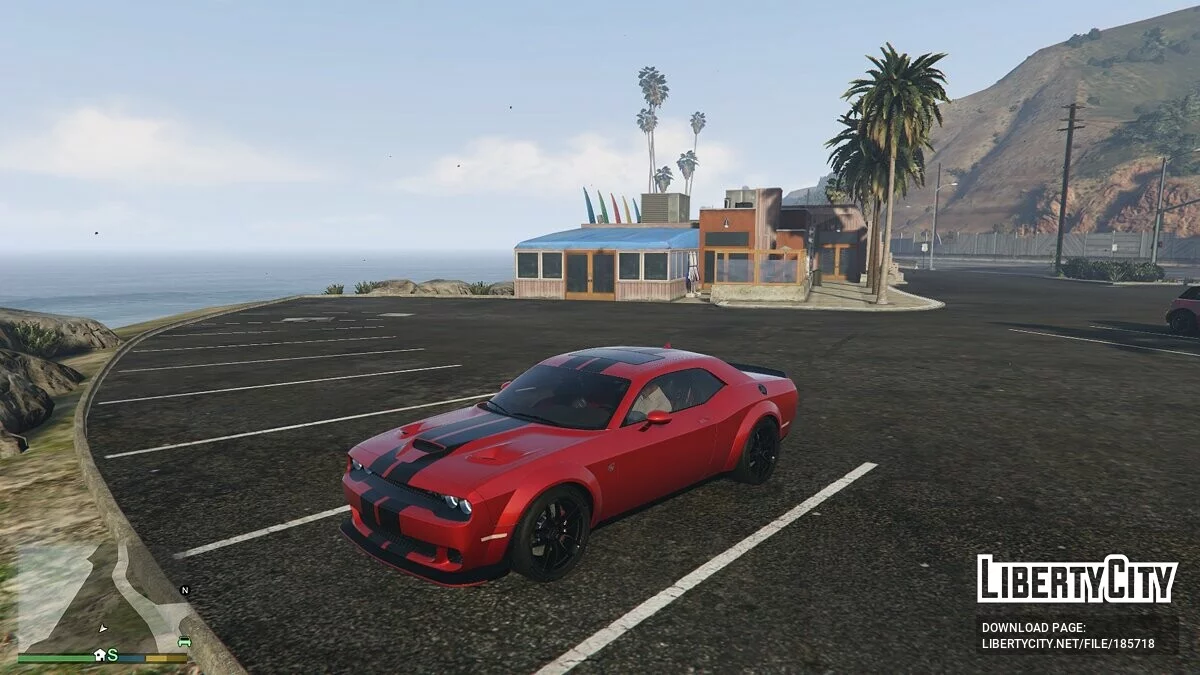The width and height of the screenshot is (1200, 675).
Task: Click the north N compass marker
Action: click(184, 590)
